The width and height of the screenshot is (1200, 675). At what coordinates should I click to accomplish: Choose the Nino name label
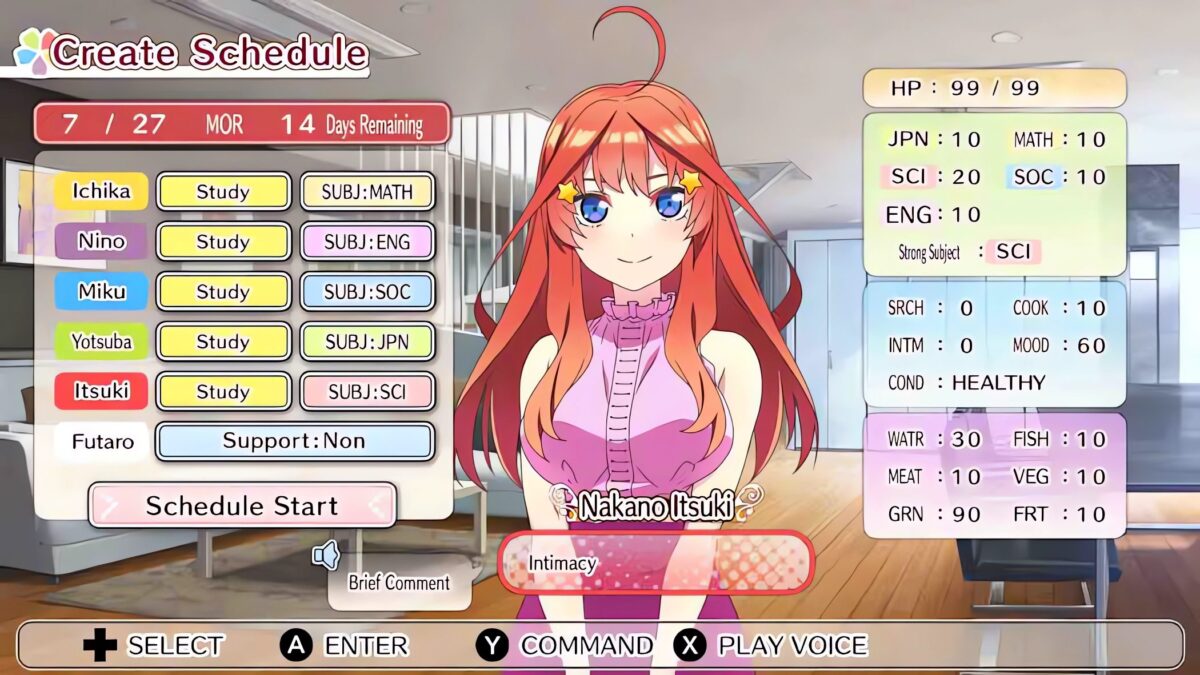point(101,241)
